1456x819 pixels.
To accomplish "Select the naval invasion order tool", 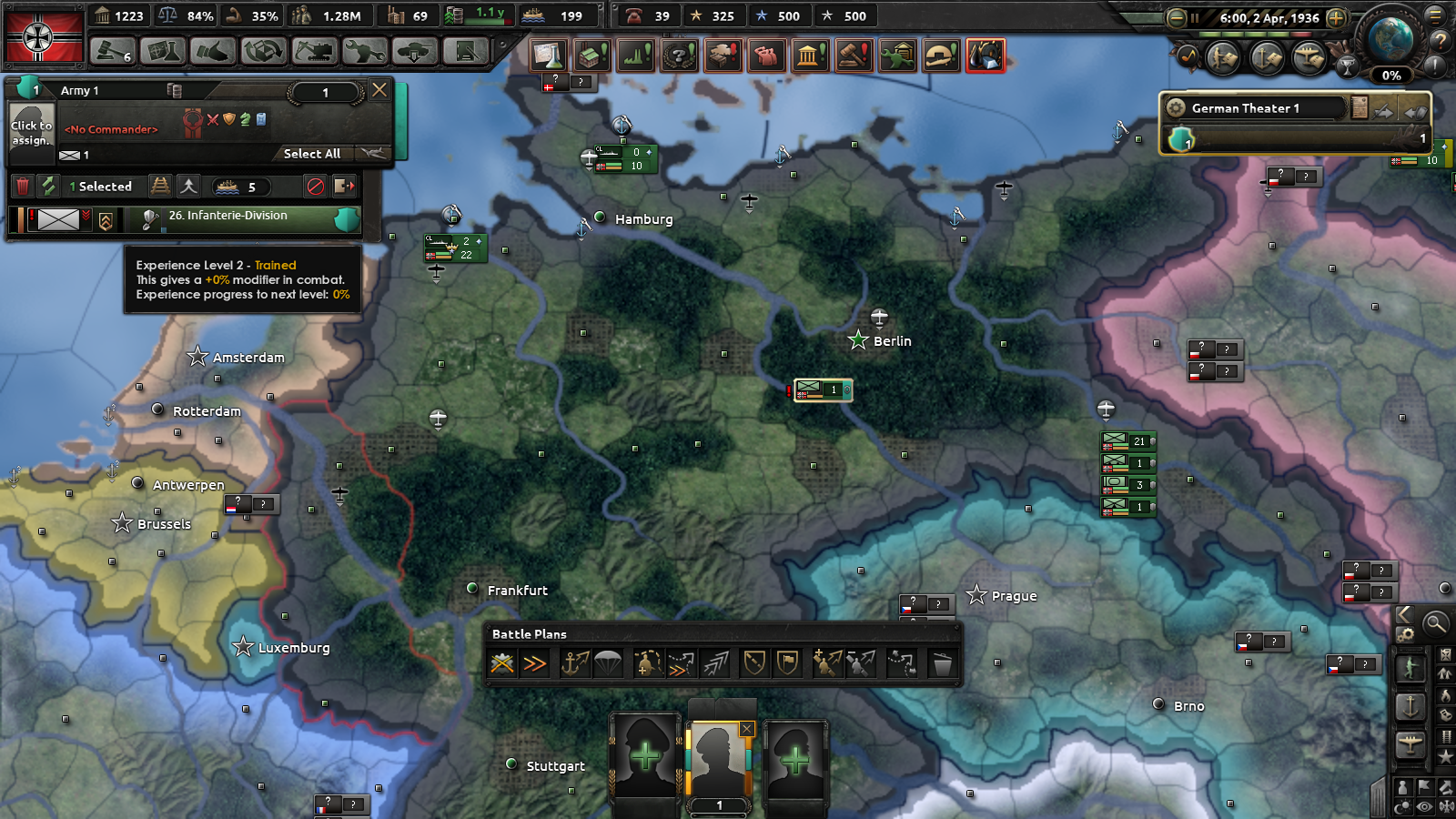I will click(577, 662).
